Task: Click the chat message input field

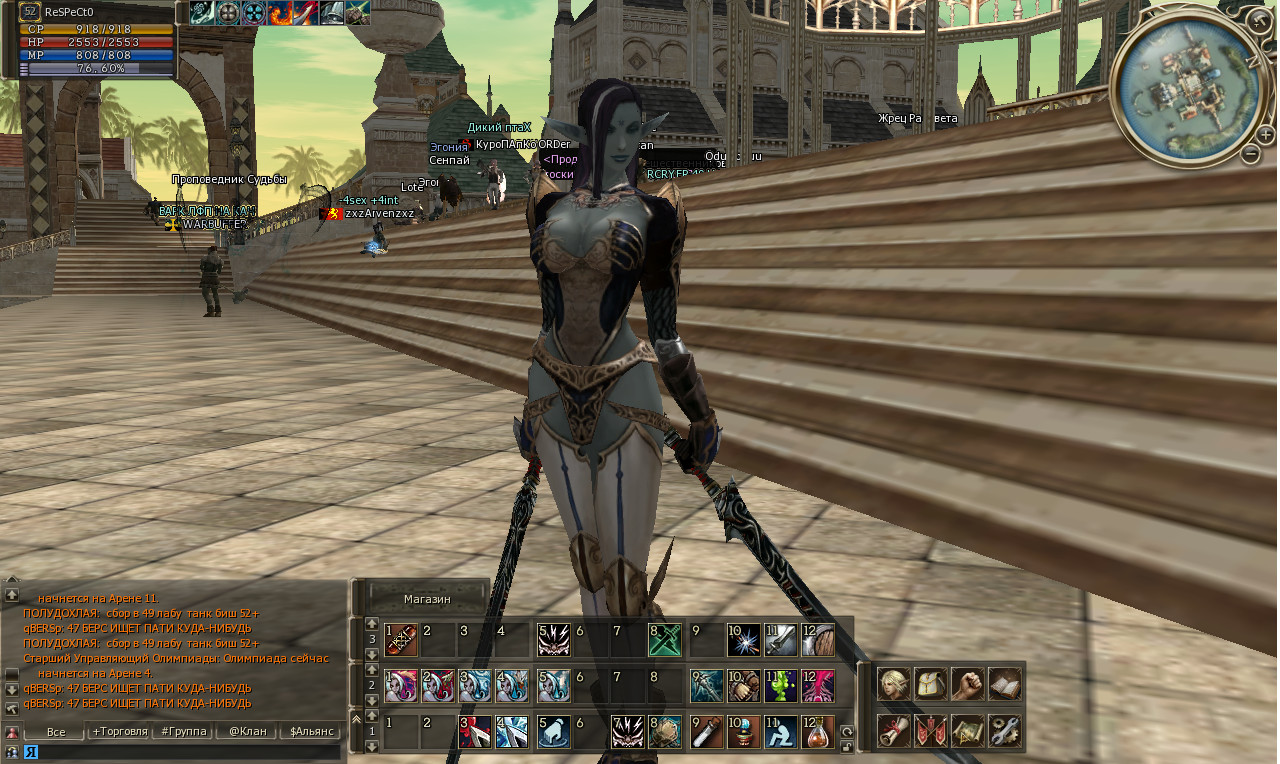Action: (180, 752)
